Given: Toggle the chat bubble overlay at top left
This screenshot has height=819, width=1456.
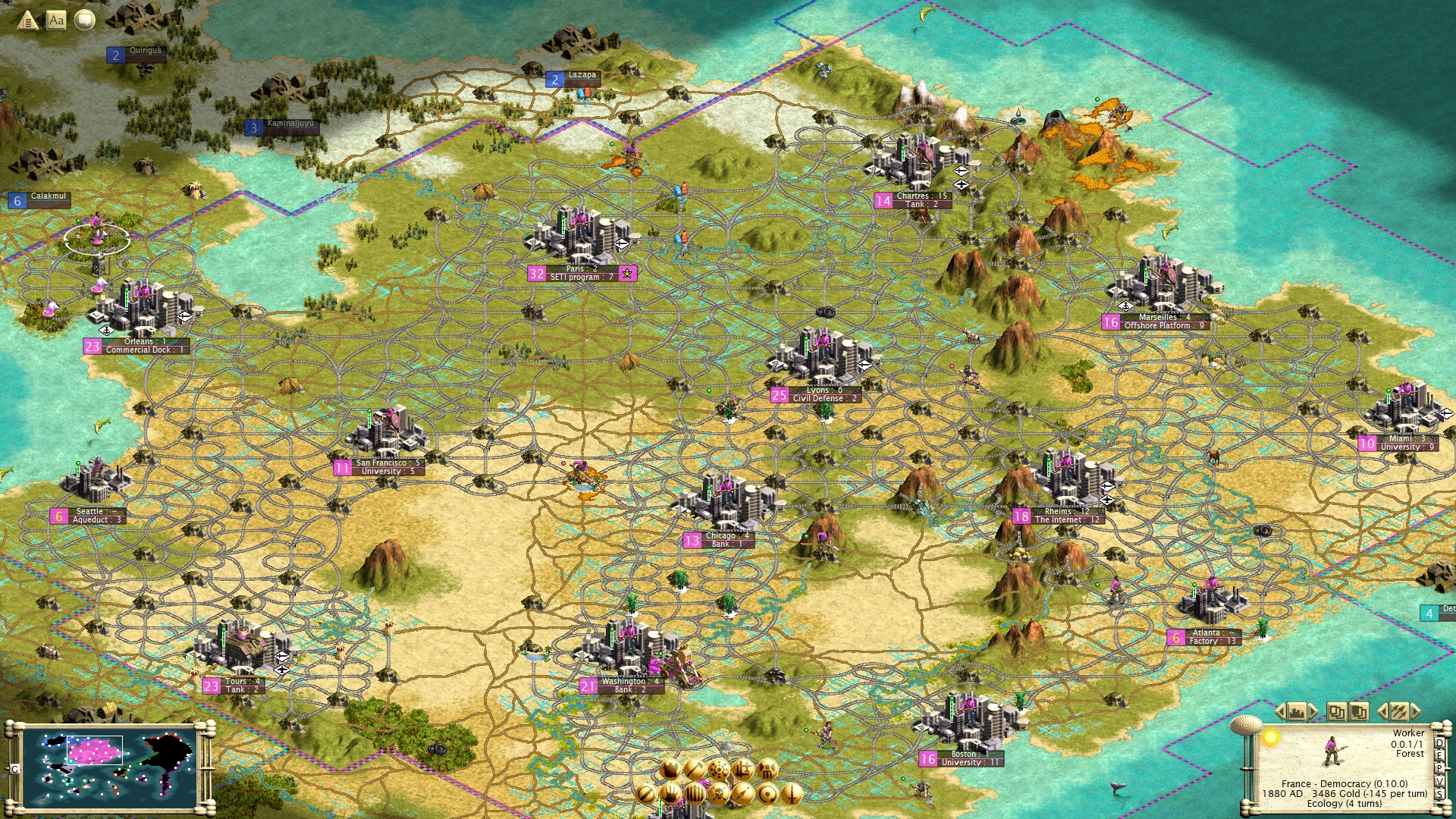Looking at the screenshot, I should 82,20.
